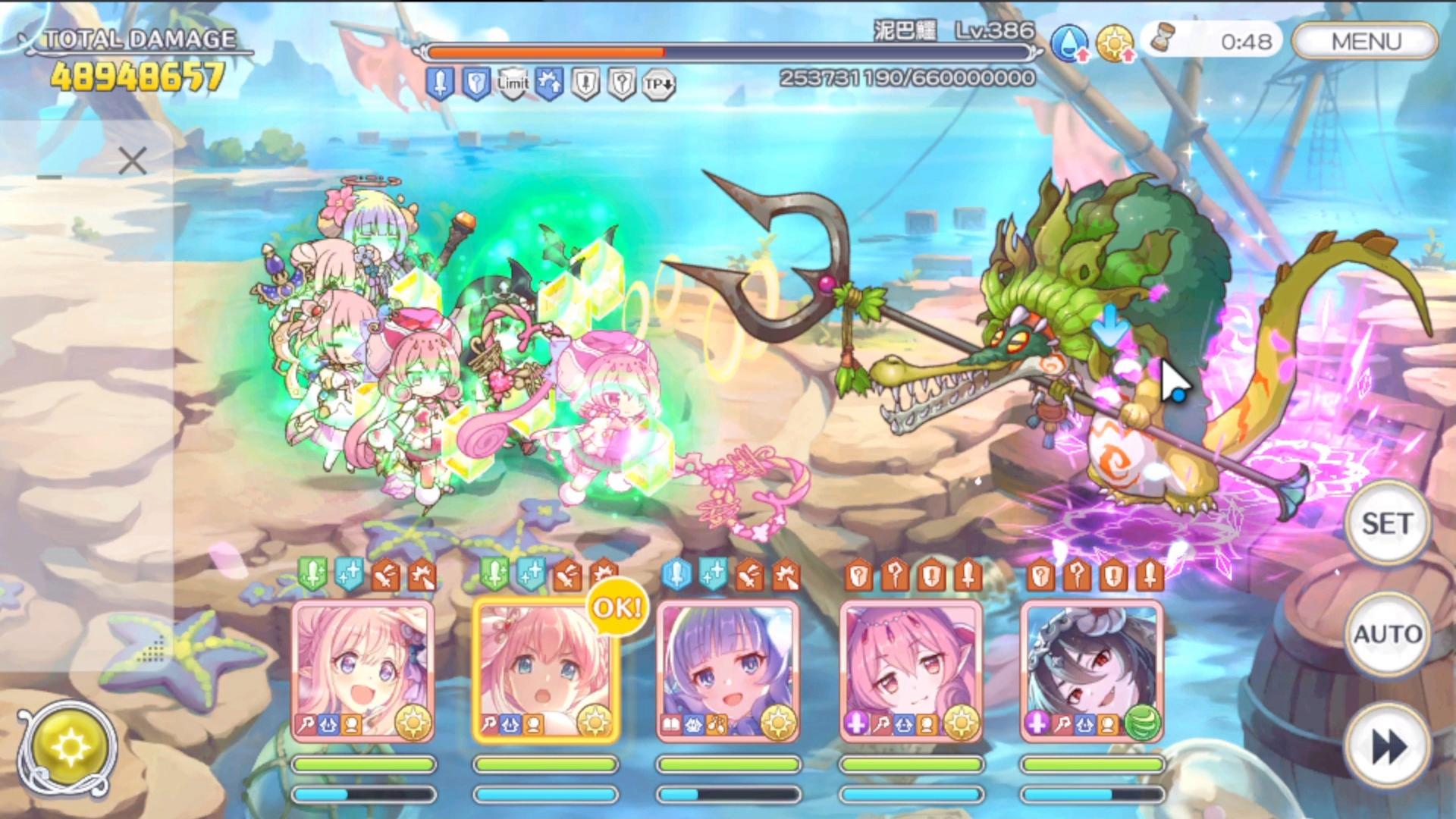This screenshot has width=1456, height=819.
Task: Tap the blue water element icon
Action: tap(1068, 43)
